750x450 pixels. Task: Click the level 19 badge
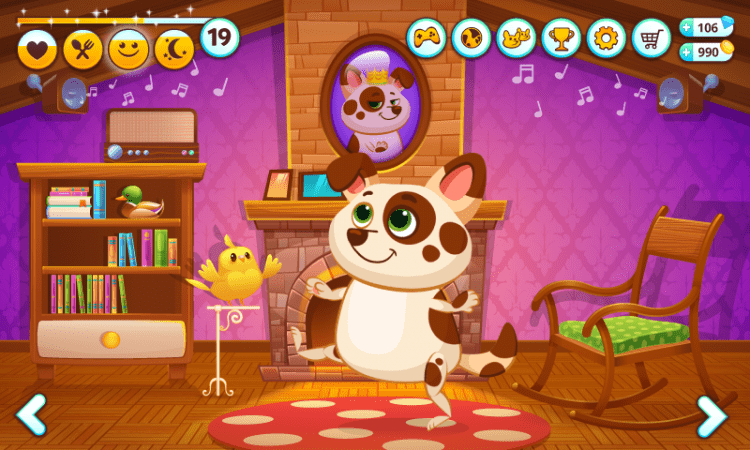coord(220,38)
